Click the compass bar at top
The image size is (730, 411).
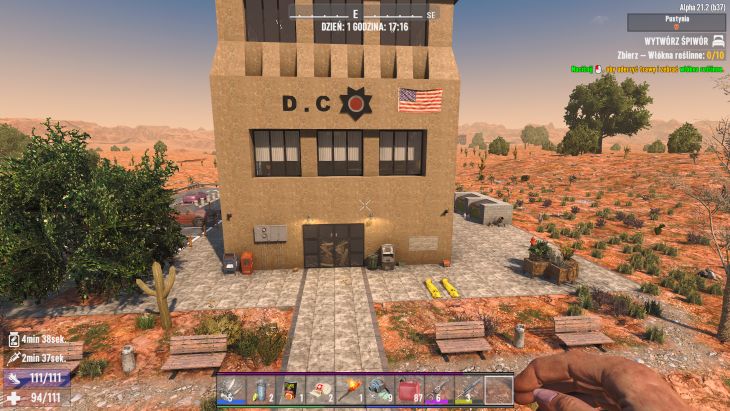pyautogui.click(x=363, y=14)
